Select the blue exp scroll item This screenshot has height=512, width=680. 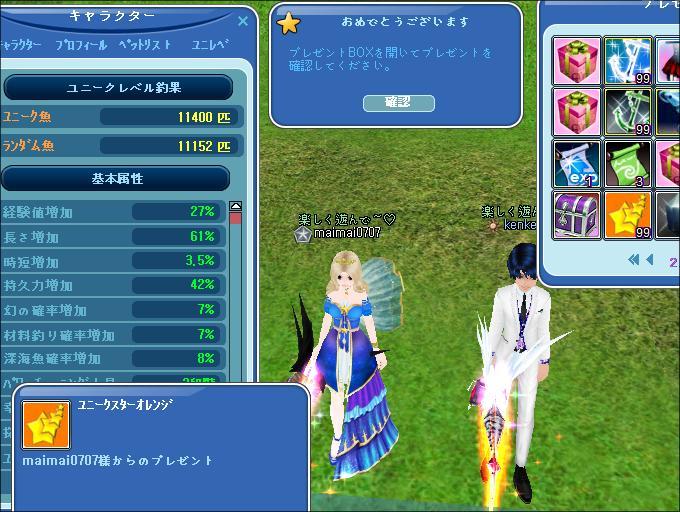[577, 164]
